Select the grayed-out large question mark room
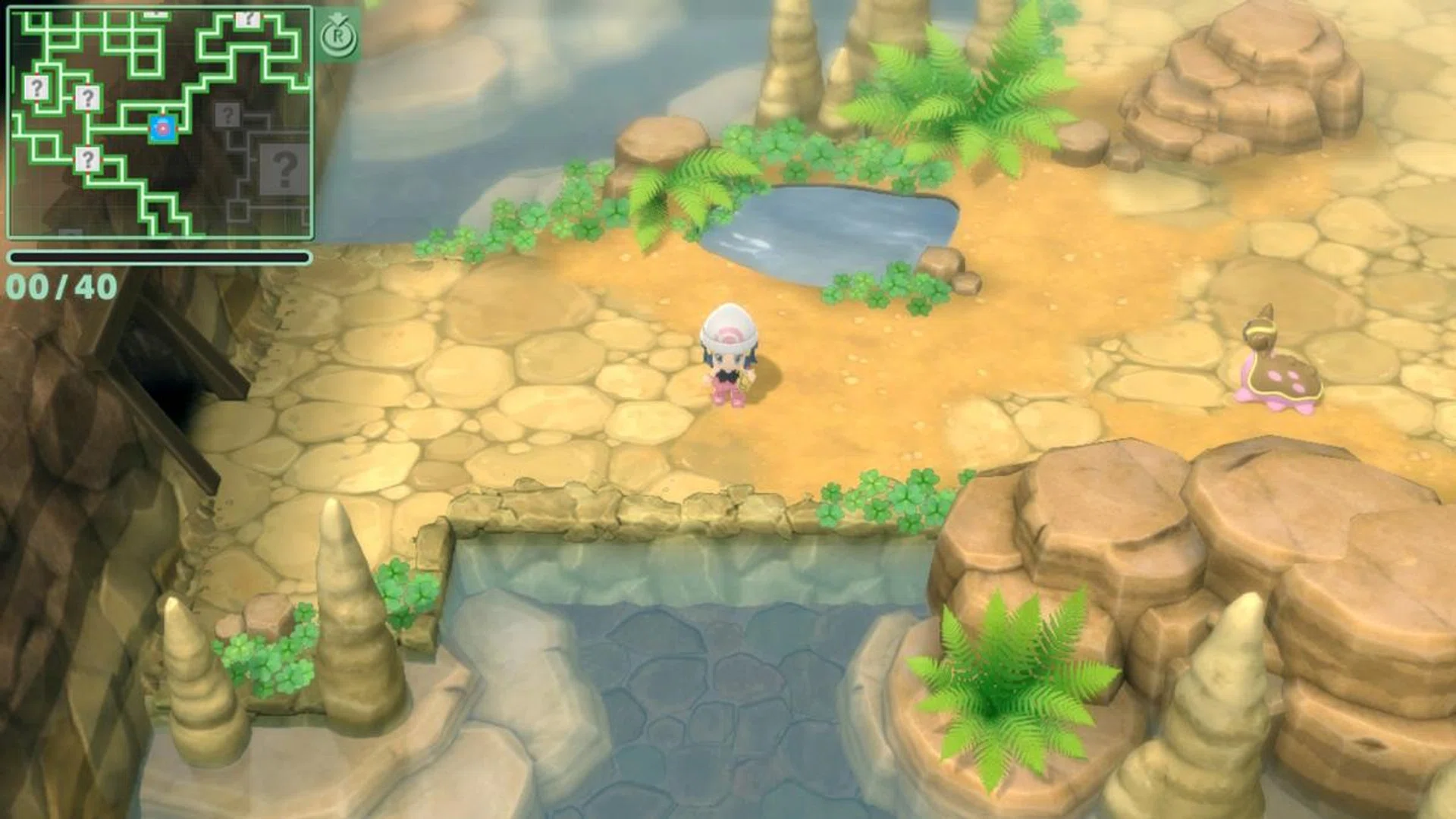The image size is (1456, 819). [x=284, y=169]
